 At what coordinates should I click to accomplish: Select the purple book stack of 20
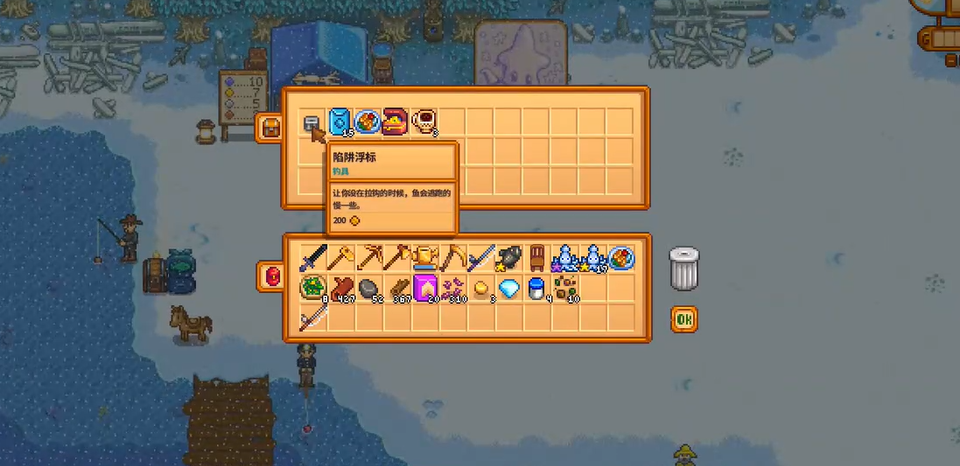[425, 289]
